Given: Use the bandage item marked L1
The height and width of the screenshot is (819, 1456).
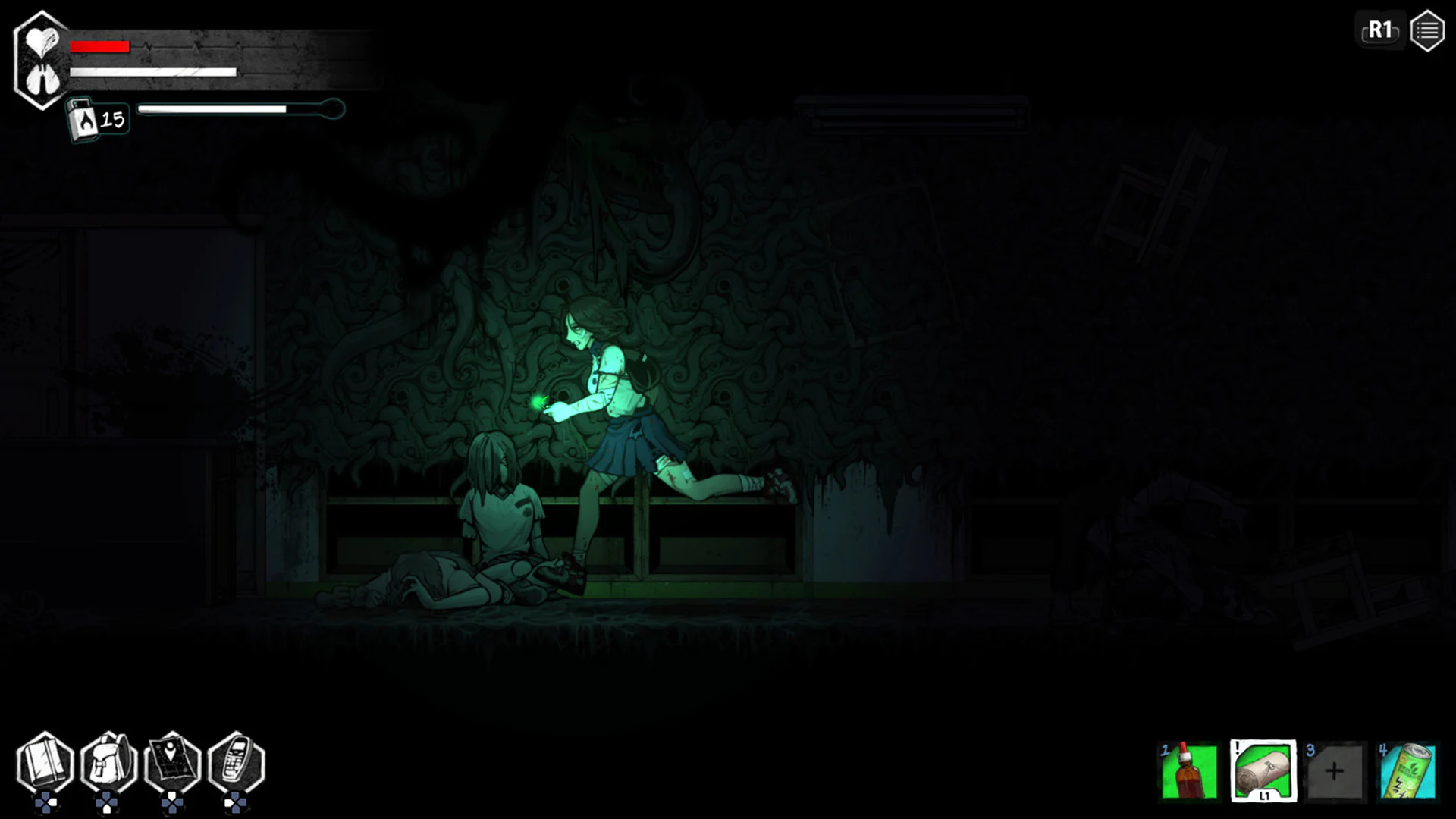Looking at the screenshot, I should 1263,770.
